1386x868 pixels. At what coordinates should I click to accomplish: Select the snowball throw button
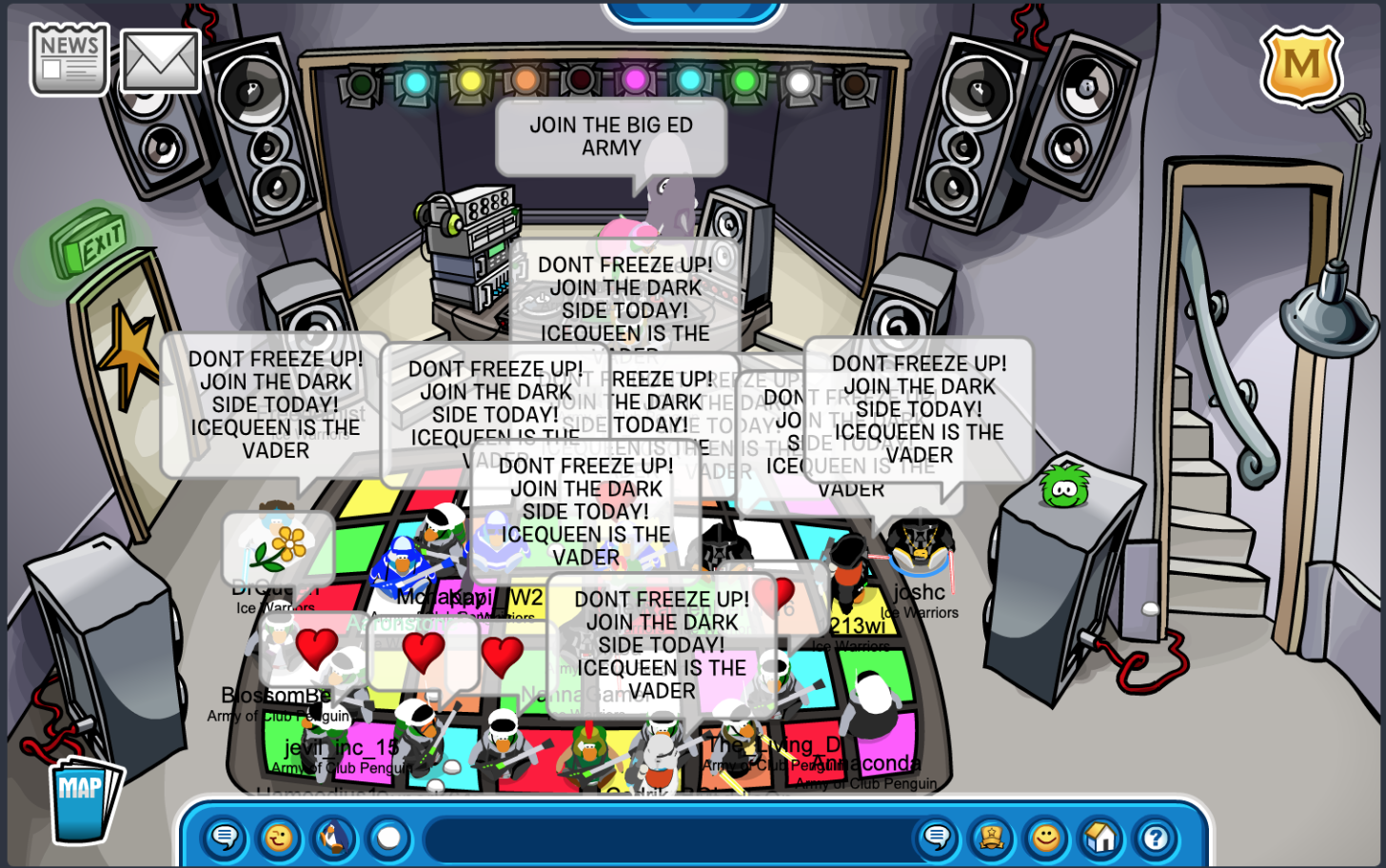coord(388,838)
